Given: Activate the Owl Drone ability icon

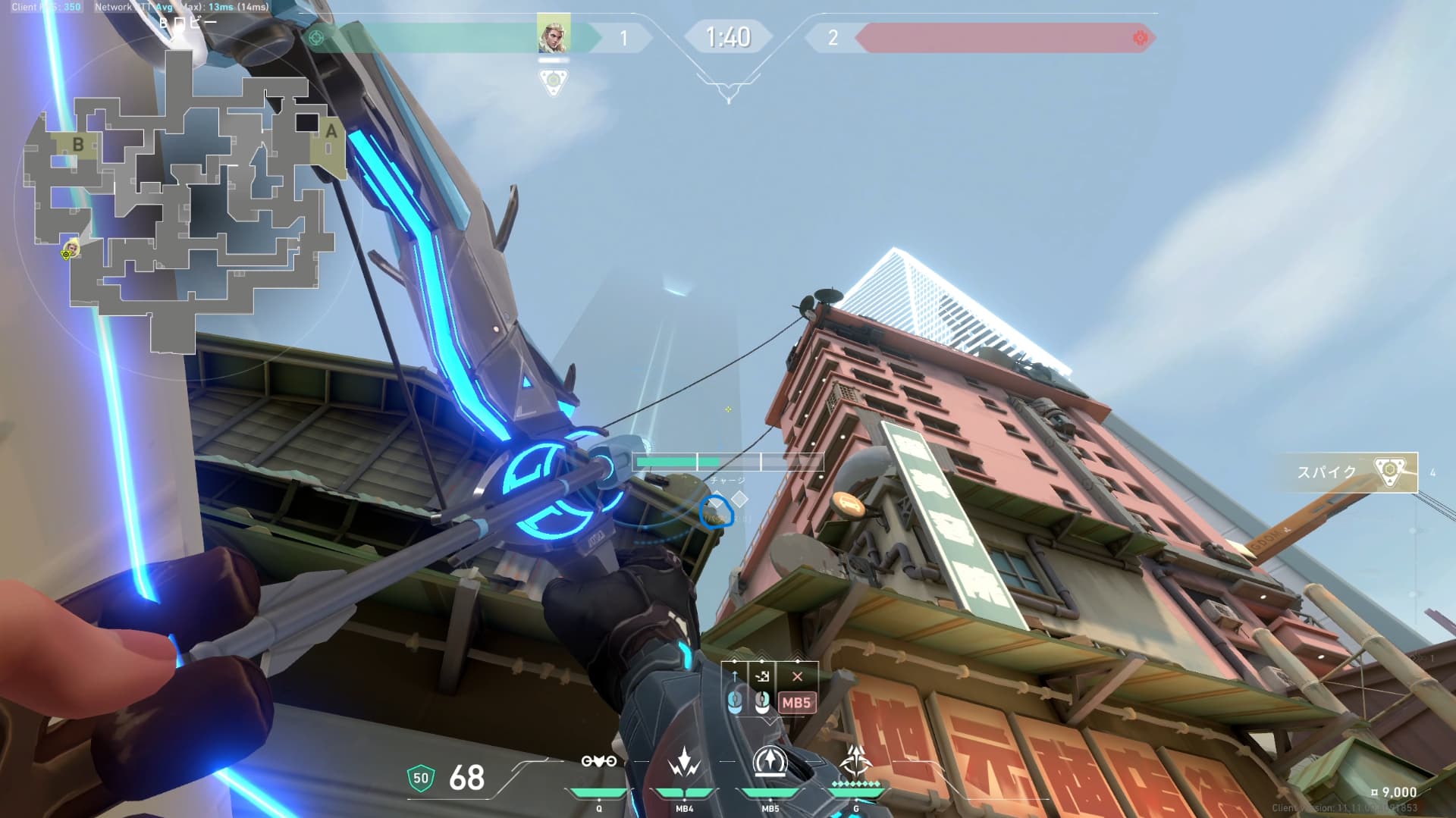Looking at the screenshot, I should (x=598, y=761).
